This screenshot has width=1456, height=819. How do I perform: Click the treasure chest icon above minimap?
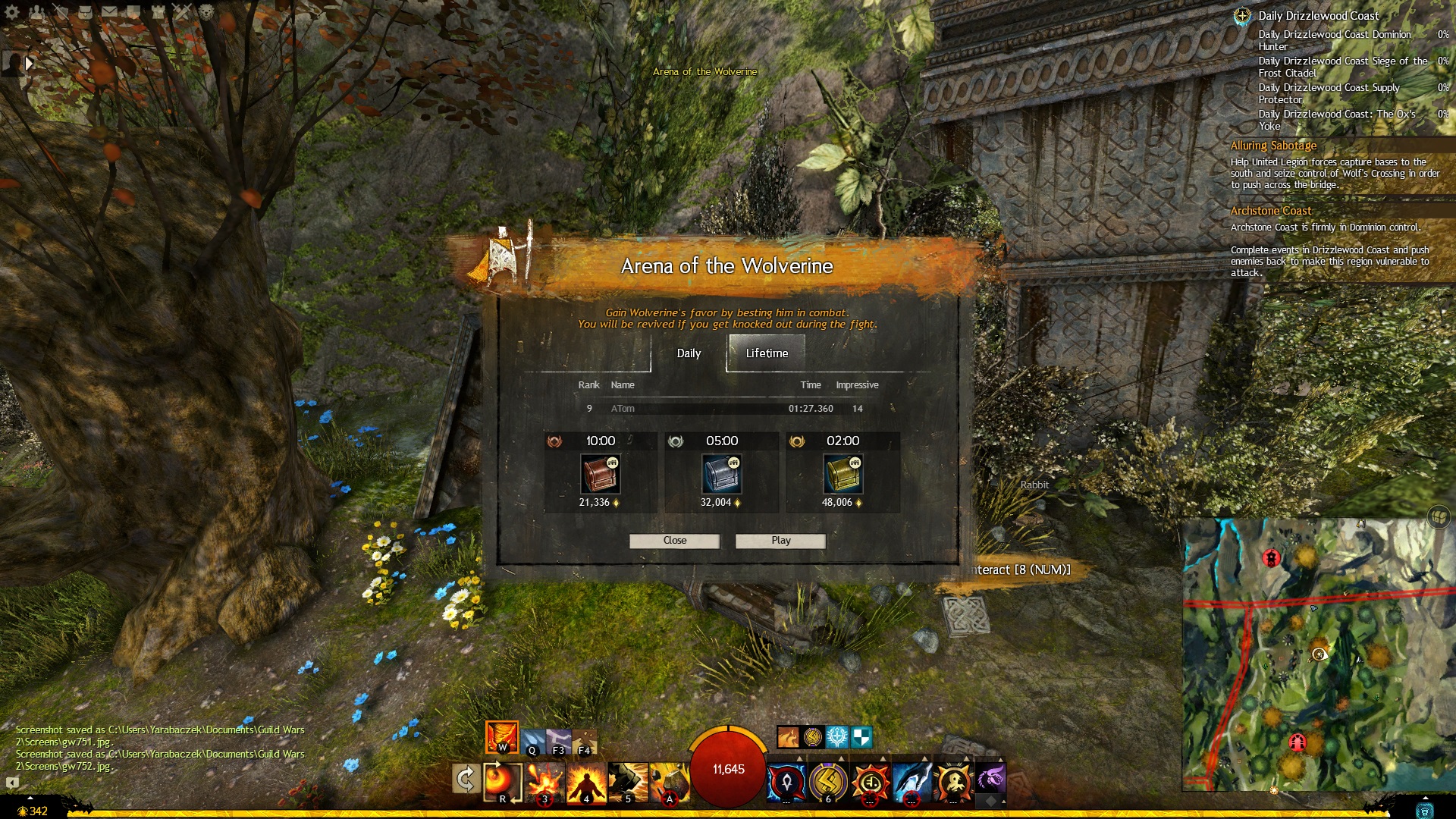[1439, 517]
